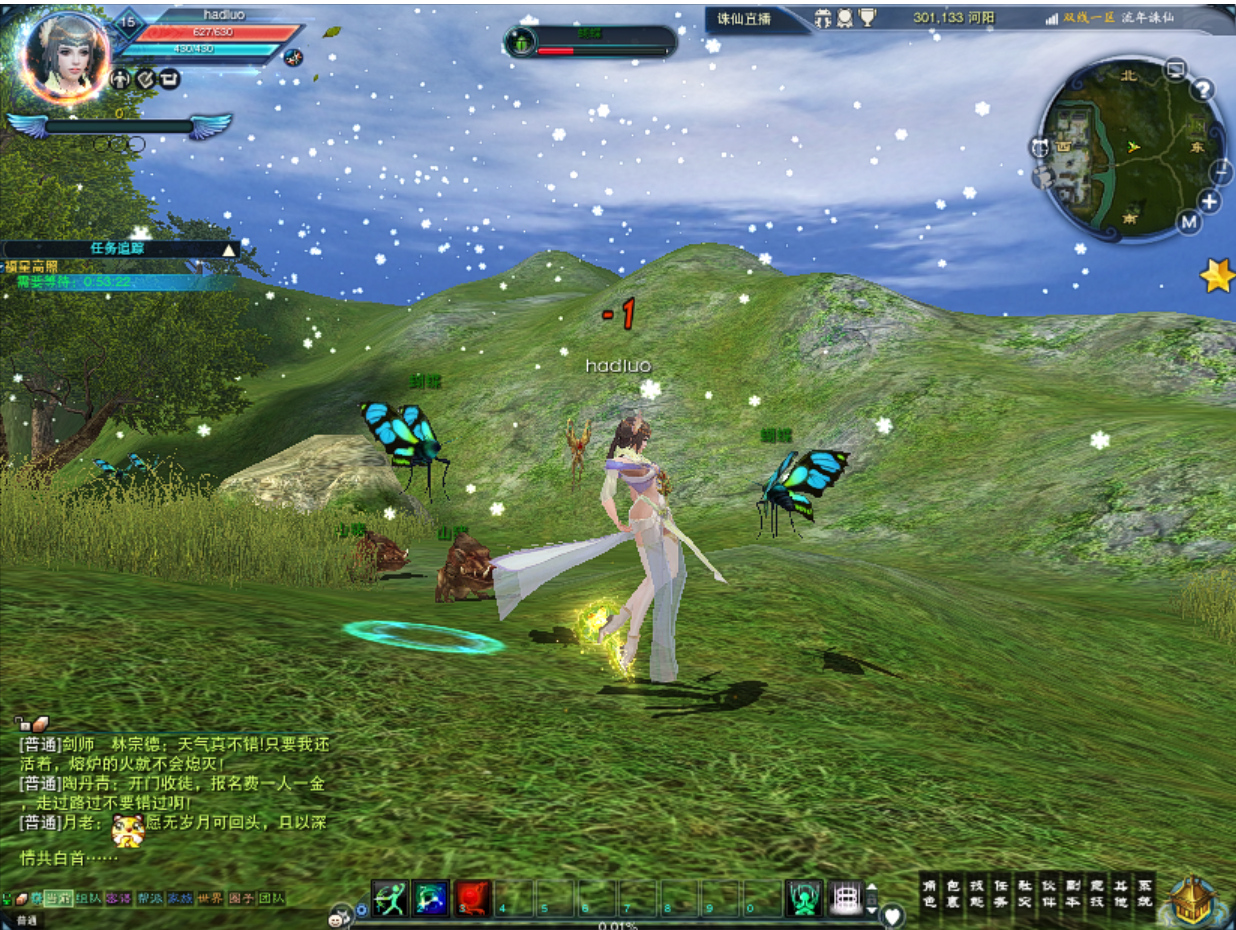1236x930 pixels.
Task: Collapse the 任务追踪 quest tracker
Action: tap(230, 249)
